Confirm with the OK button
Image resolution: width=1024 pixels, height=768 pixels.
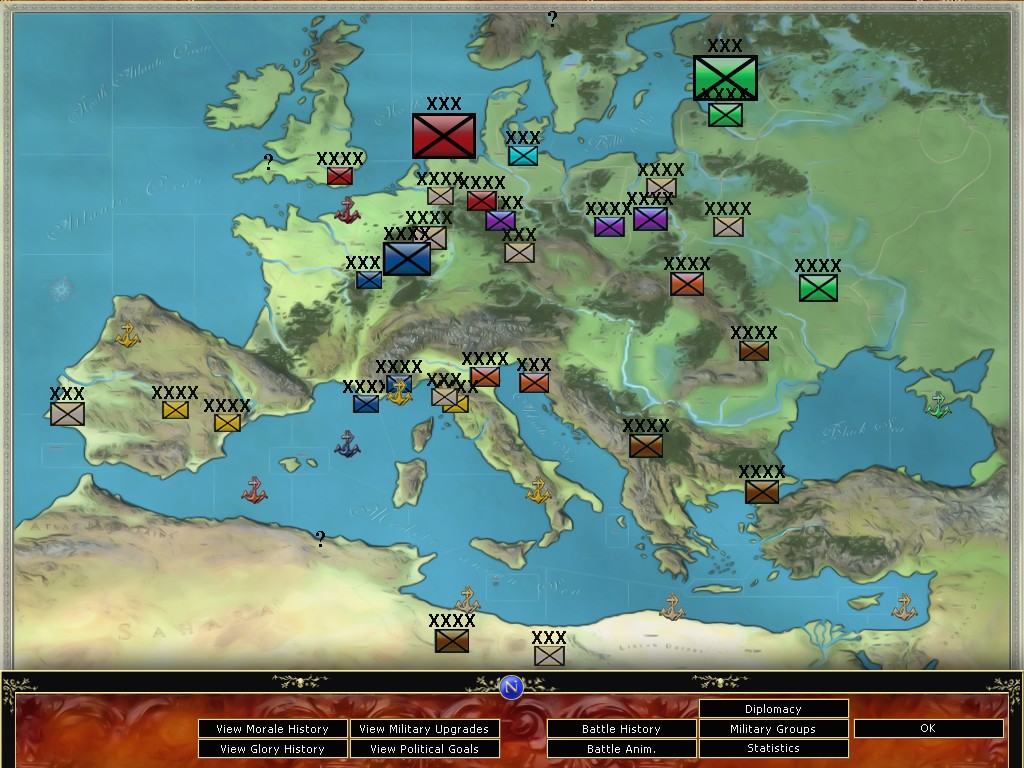928,729
